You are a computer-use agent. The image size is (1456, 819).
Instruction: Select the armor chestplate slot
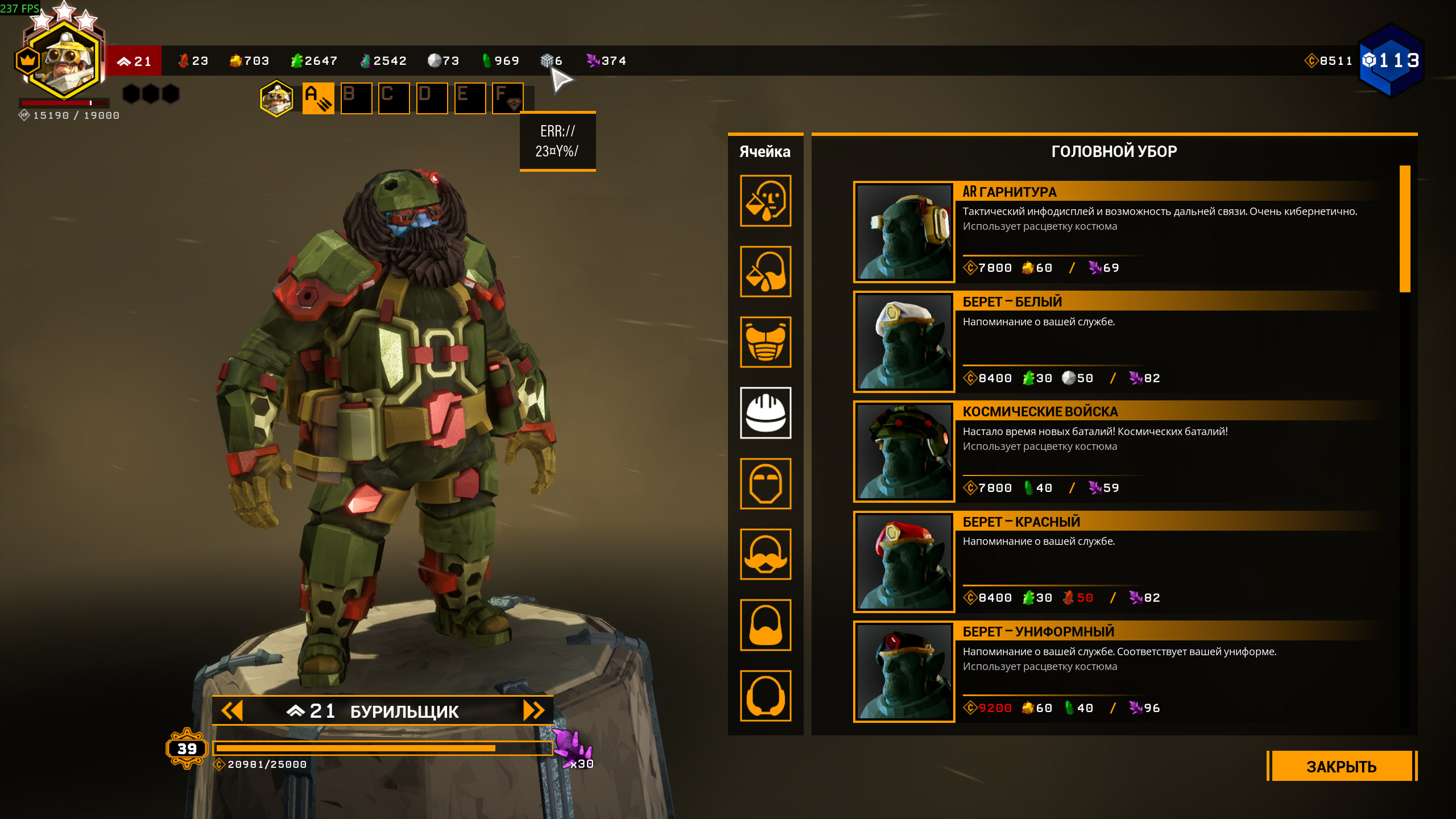[x=766, y=342]
